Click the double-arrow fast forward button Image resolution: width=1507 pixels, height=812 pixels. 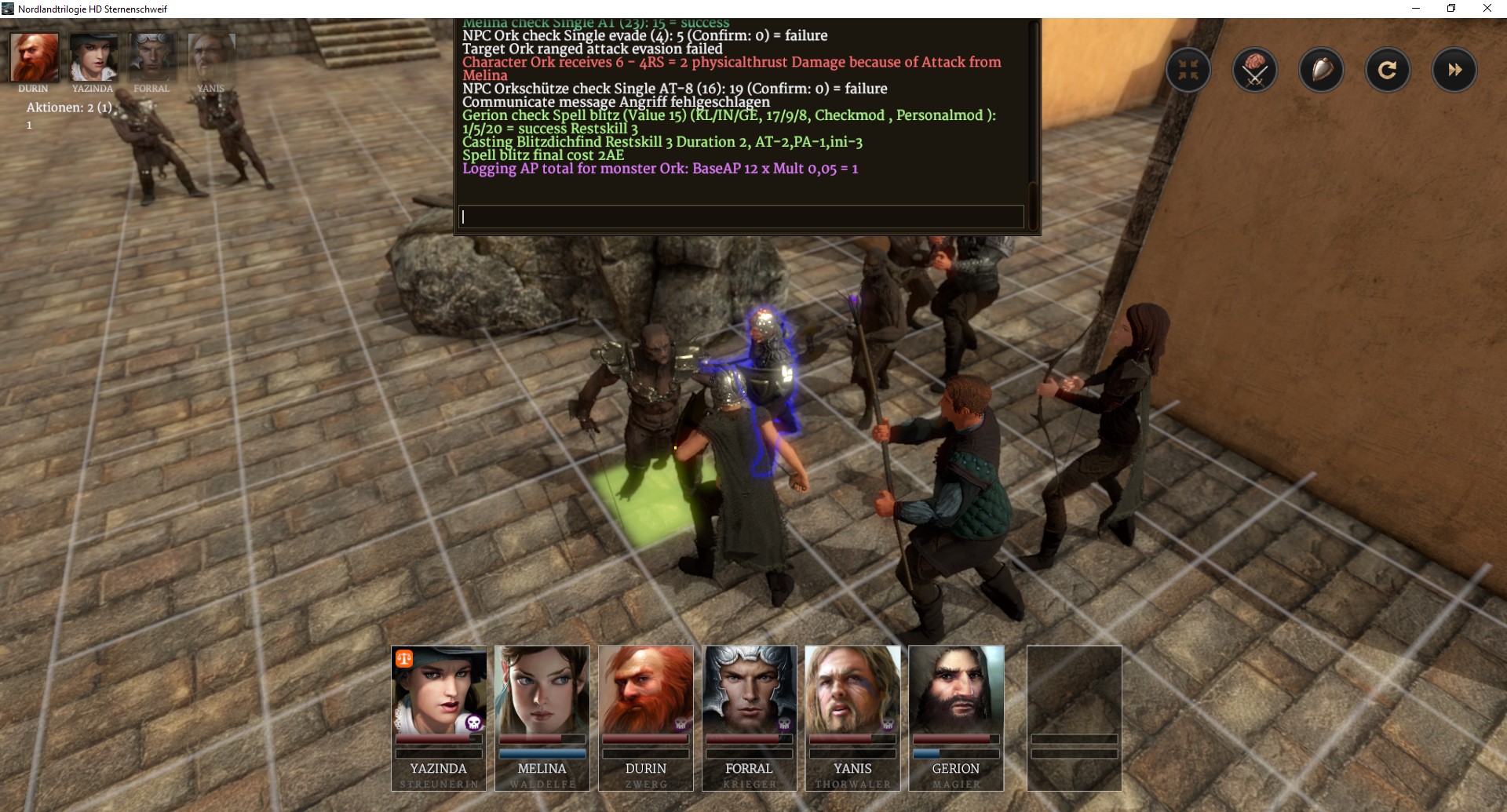pos(1454,71)
